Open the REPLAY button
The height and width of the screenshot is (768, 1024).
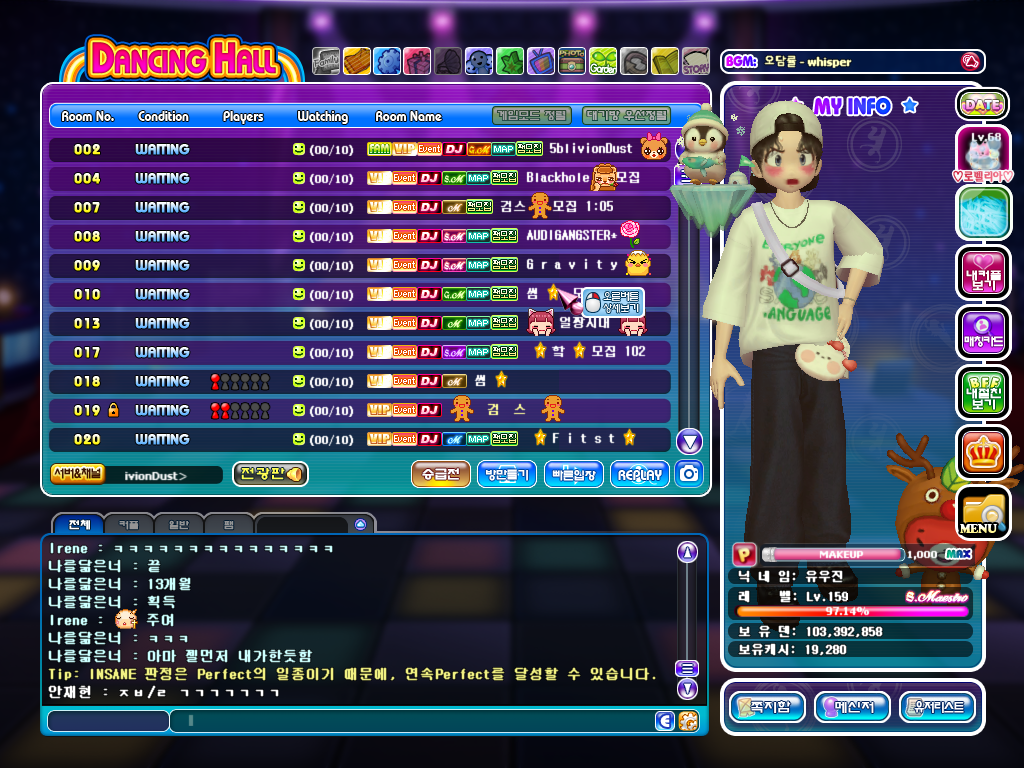[640, 474]
